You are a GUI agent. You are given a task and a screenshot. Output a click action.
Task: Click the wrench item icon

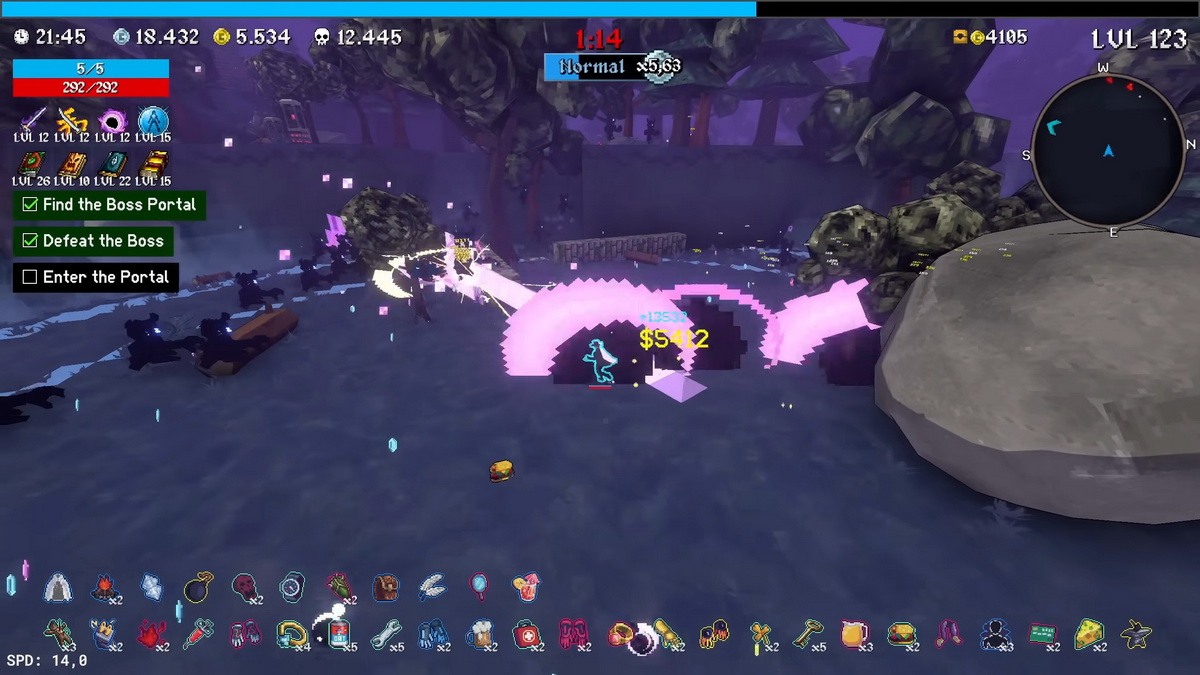click(x=386, y=634)
